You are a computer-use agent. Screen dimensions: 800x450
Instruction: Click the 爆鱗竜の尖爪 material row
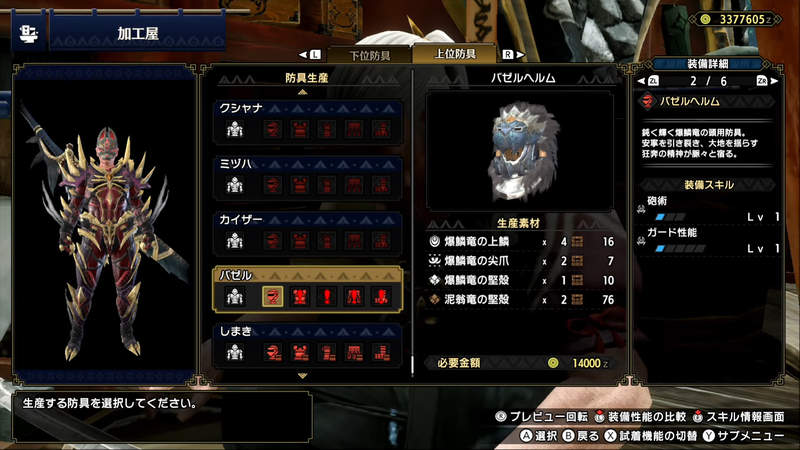(x=520, y=260)
